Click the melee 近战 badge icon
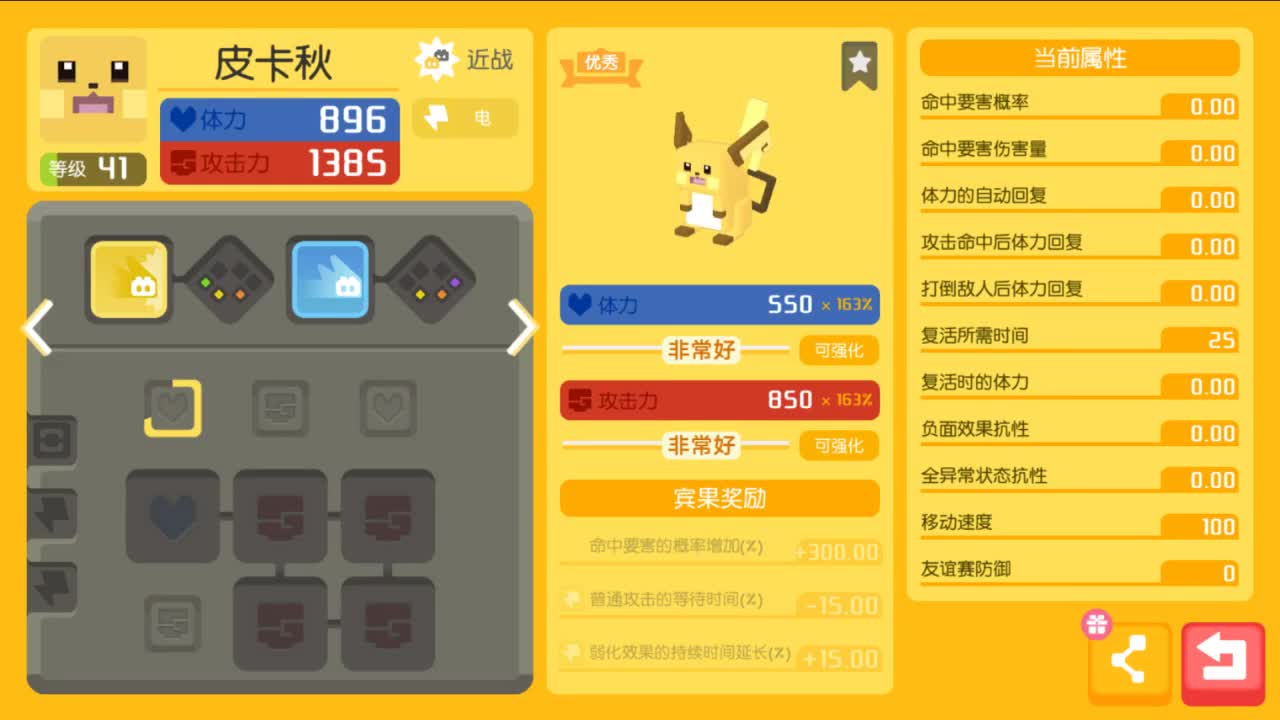1280x720 pixels. click(x=437, y=57)
